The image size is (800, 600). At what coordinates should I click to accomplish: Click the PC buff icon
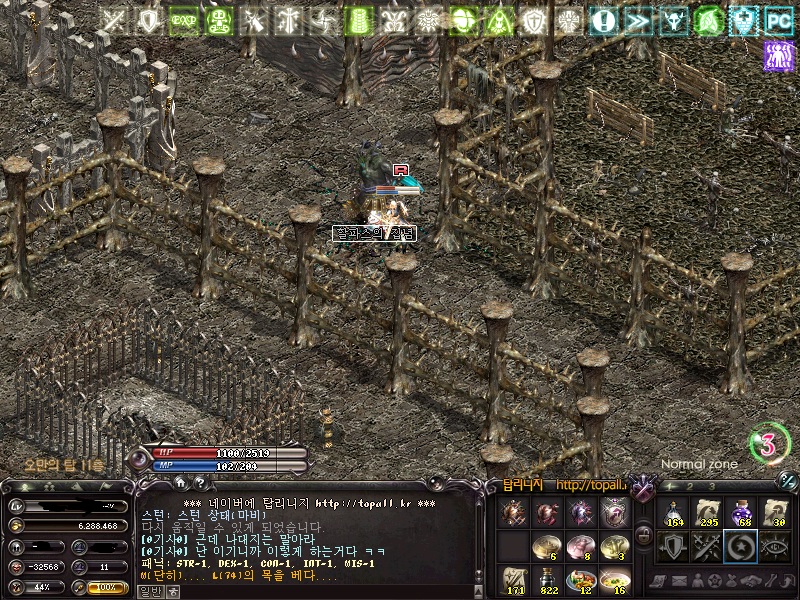click(778, 20)
